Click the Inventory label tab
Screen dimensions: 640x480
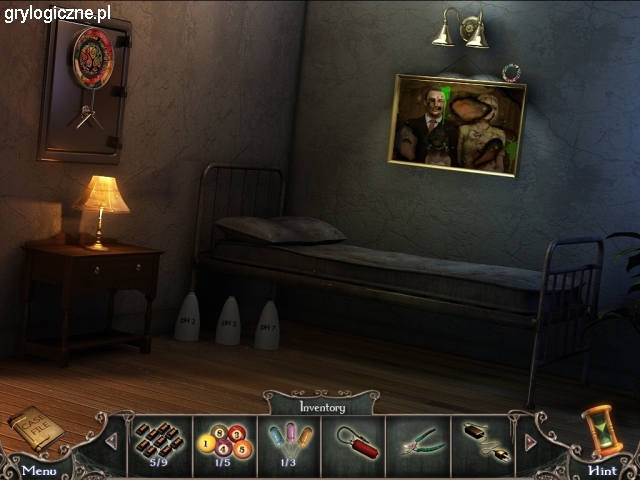point(322,407)
